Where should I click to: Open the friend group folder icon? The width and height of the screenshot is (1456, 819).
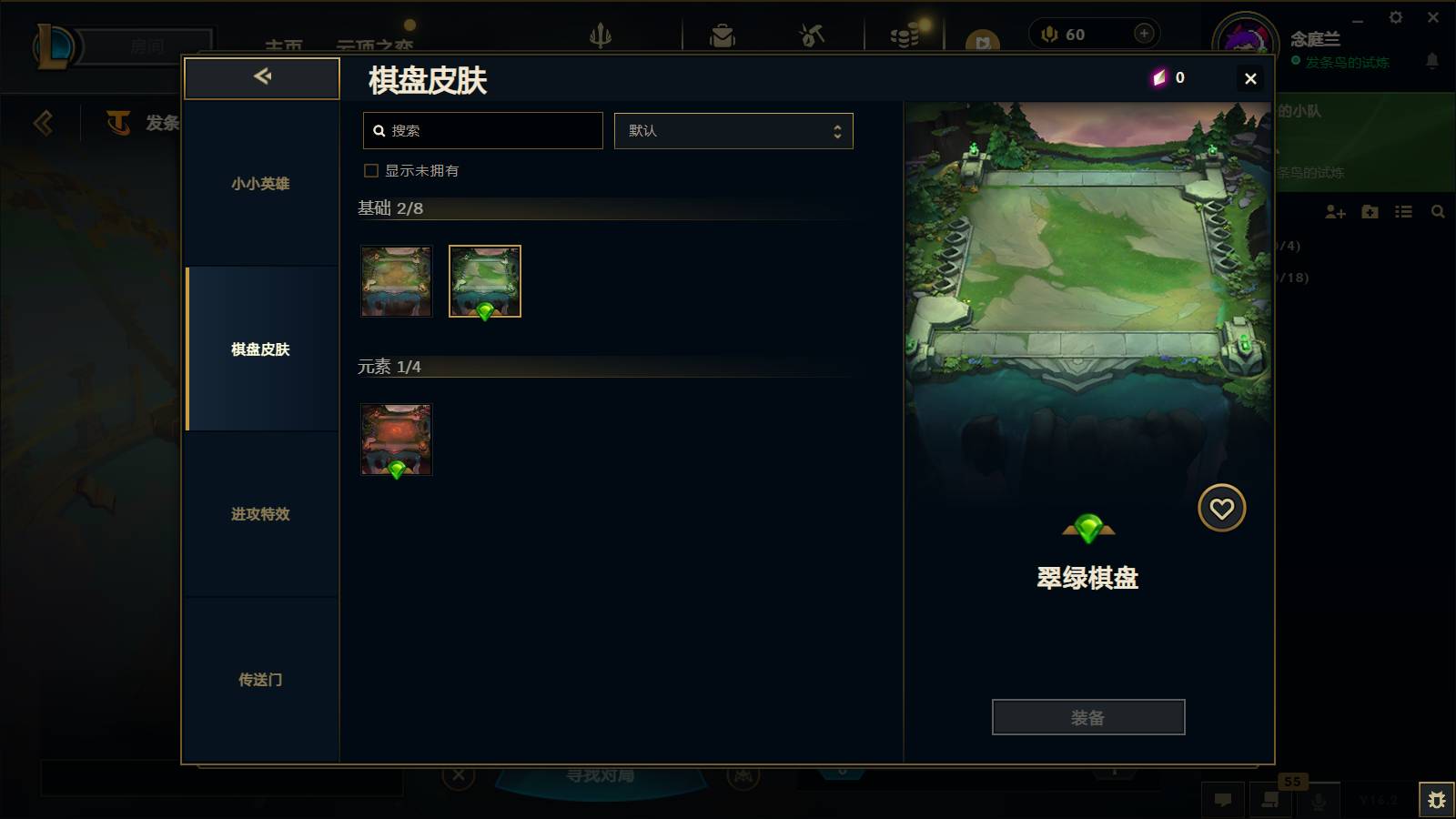pos(1370,212)
